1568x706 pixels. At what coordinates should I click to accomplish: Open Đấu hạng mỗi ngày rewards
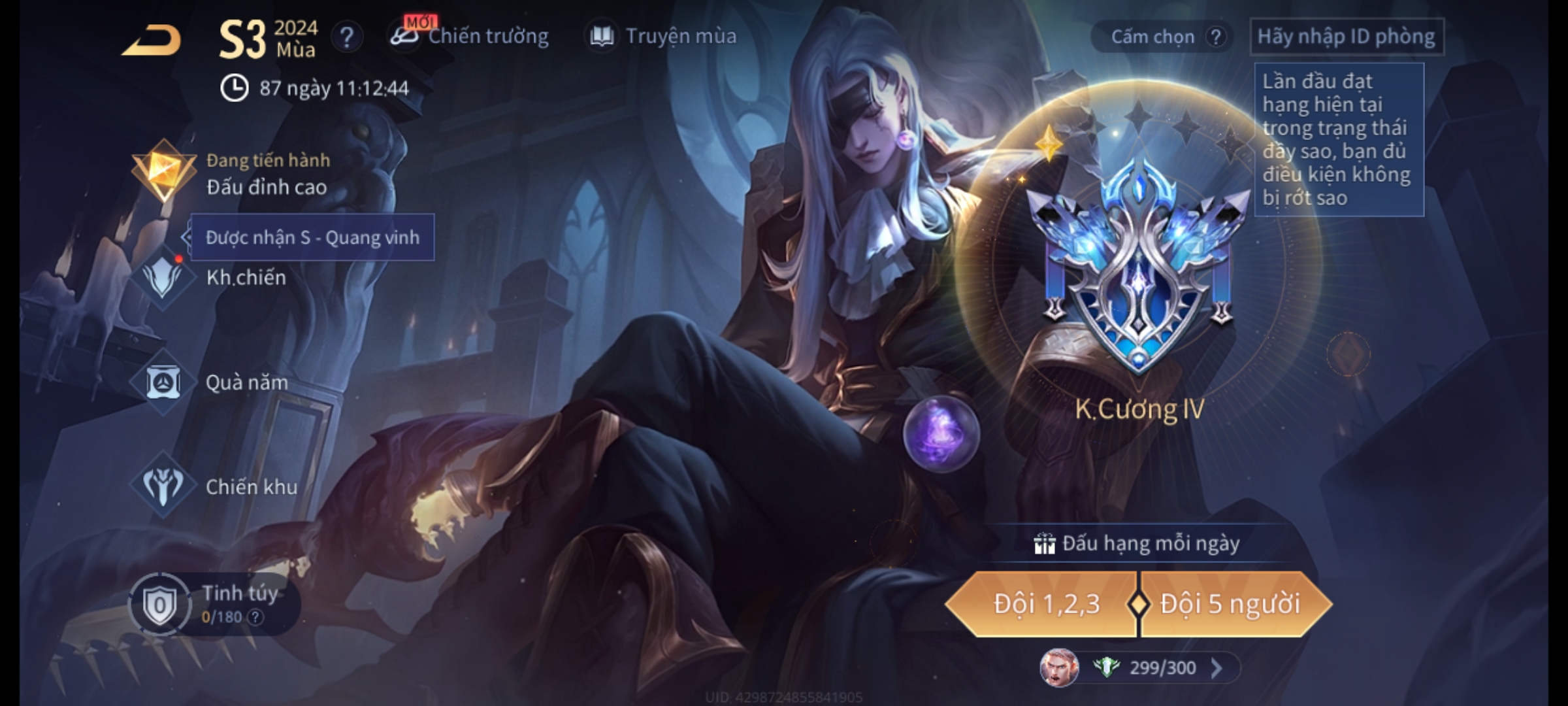1137,544
